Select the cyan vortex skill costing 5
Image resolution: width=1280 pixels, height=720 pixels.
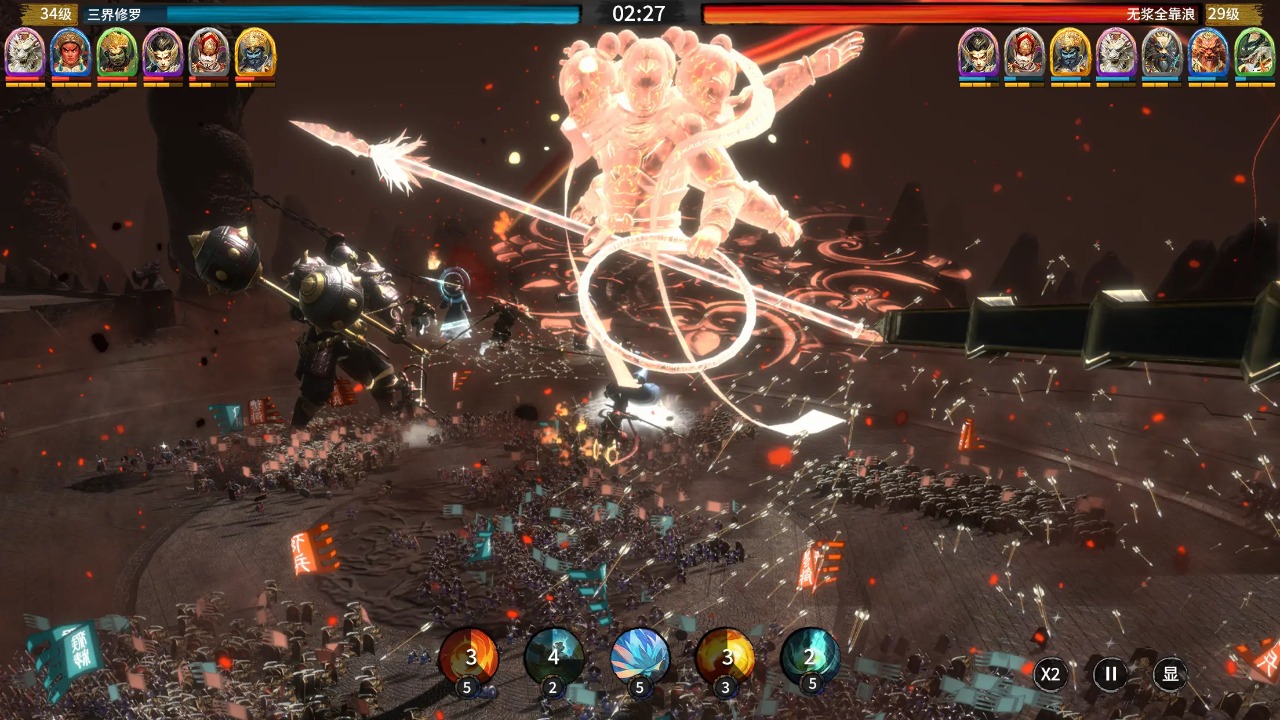810,656
